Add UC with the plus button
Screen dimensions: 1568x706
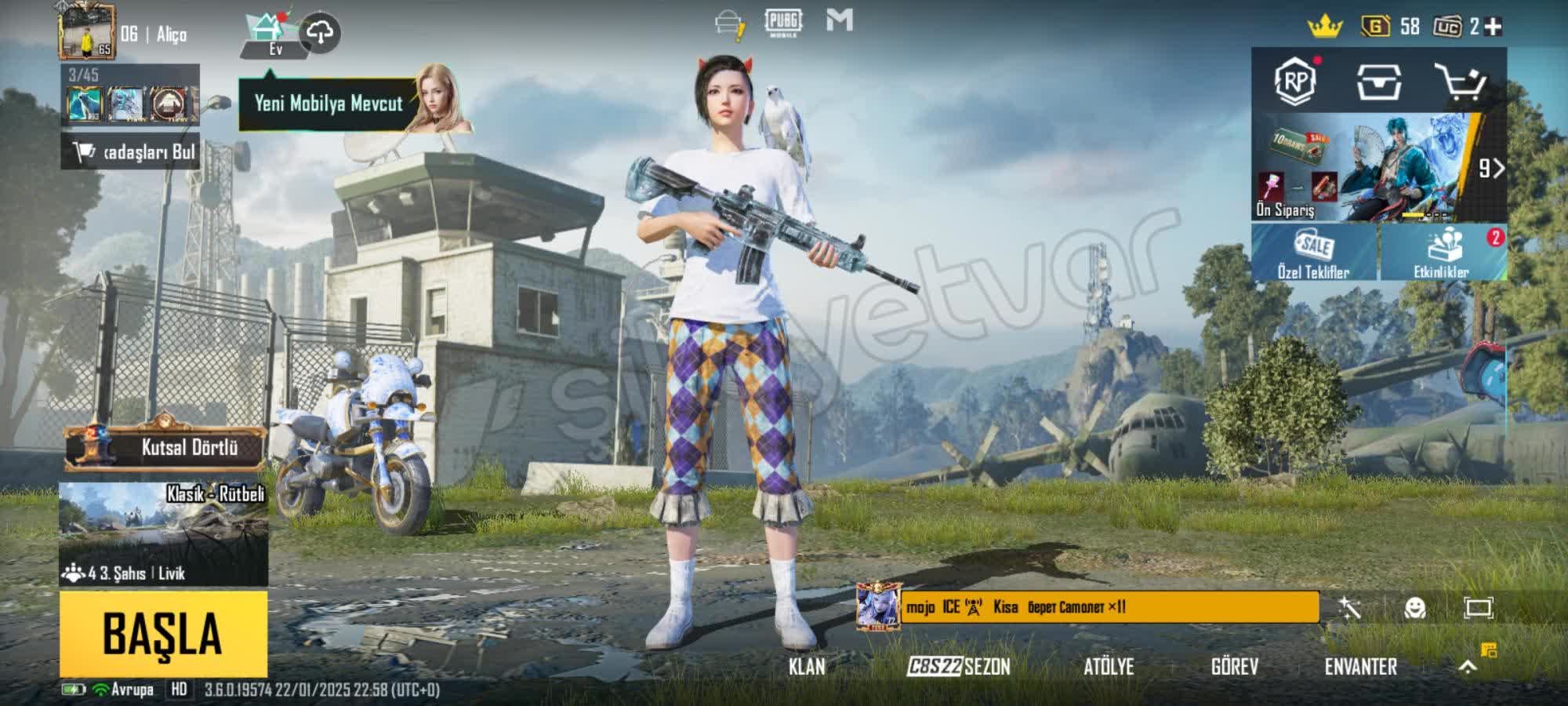point(1494,27)
